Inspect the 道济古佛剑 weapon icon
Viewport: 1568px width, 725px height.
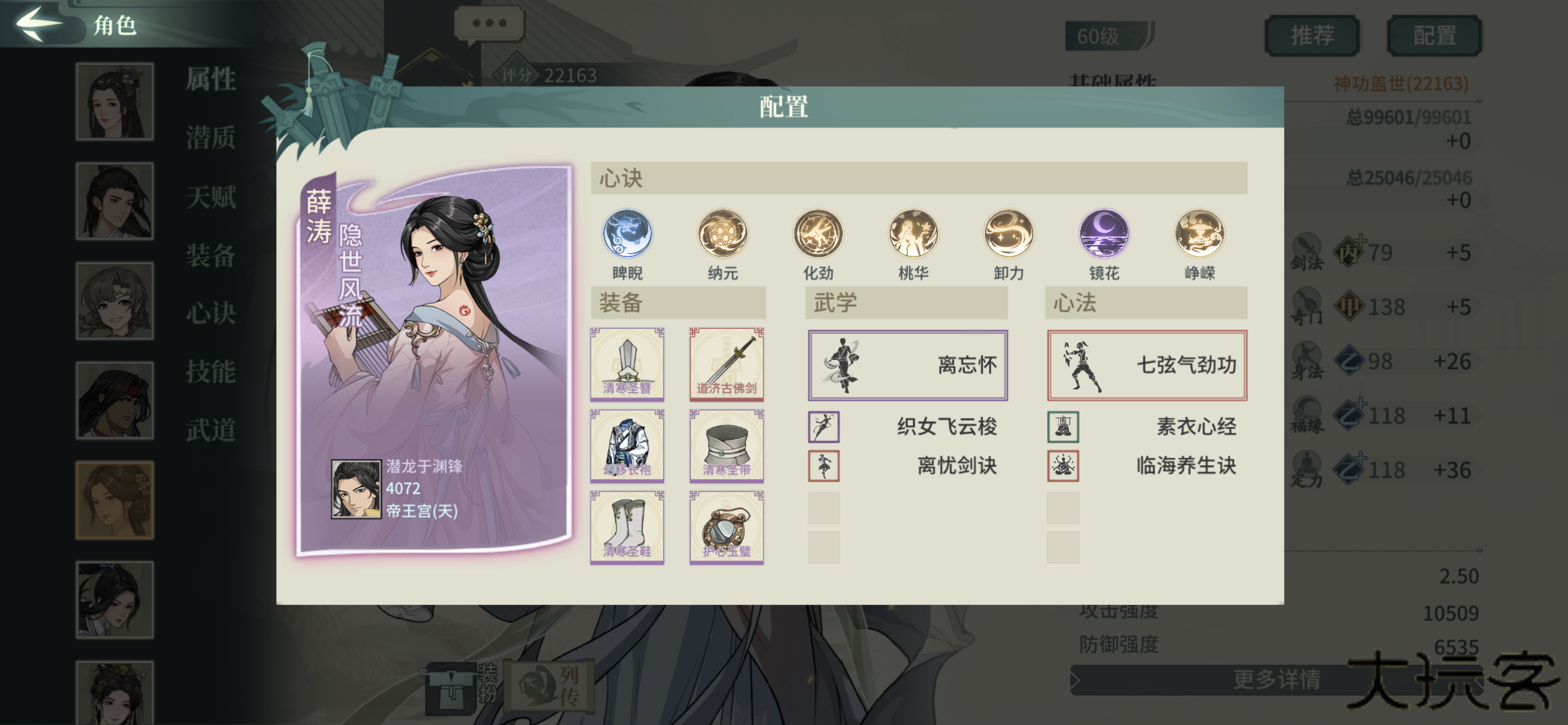click(726, 364)
